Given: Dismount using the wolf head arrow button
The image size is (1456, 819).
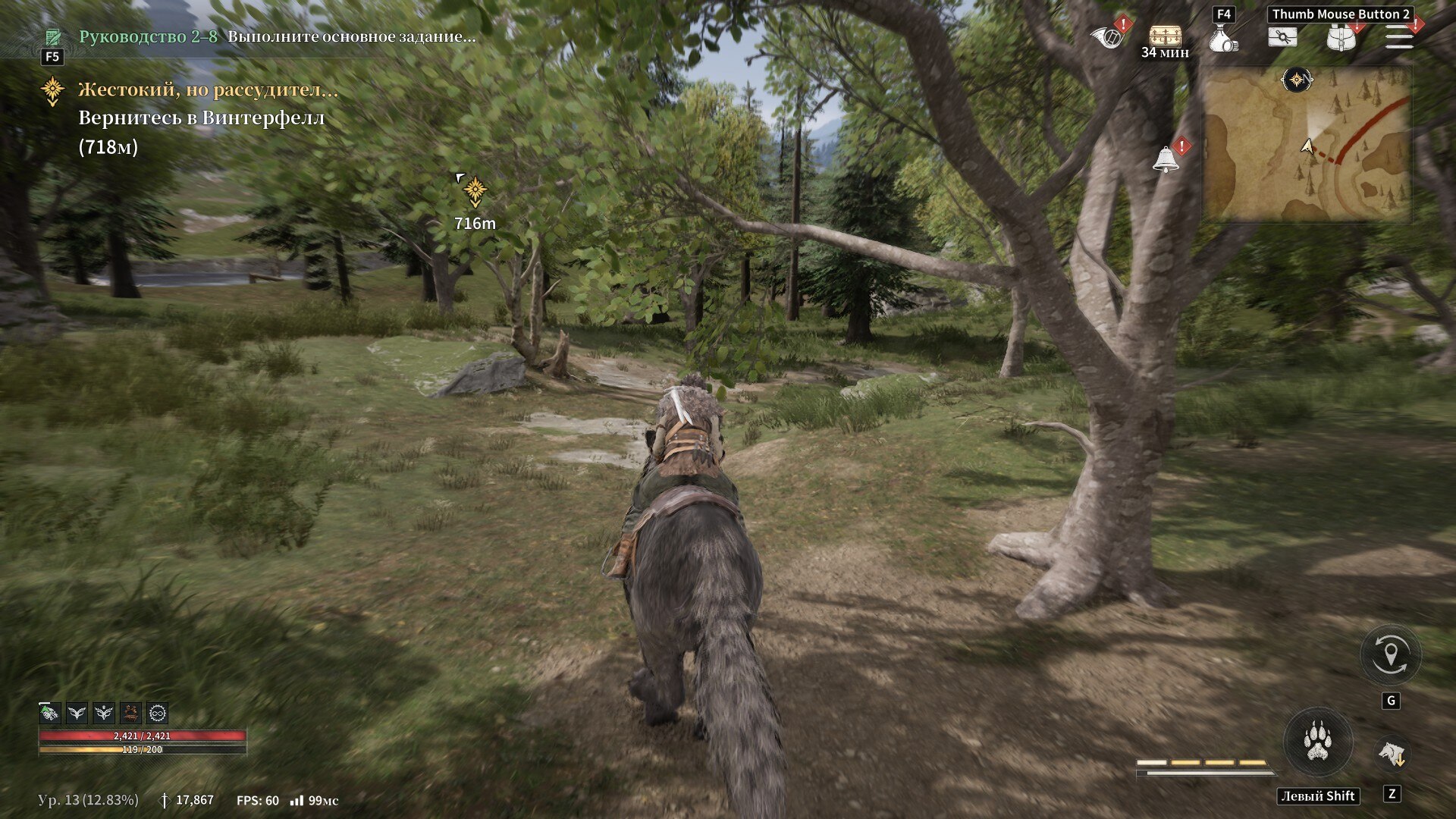Looking at the screenshot, I should pos(1392,753).
